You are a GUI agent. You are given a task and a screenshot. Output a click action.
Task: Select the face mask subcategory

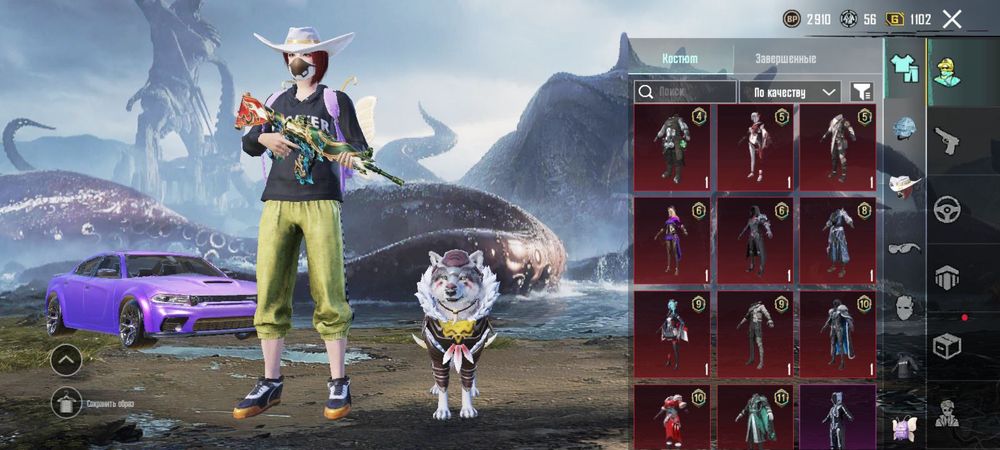click(x=905, y=306)
